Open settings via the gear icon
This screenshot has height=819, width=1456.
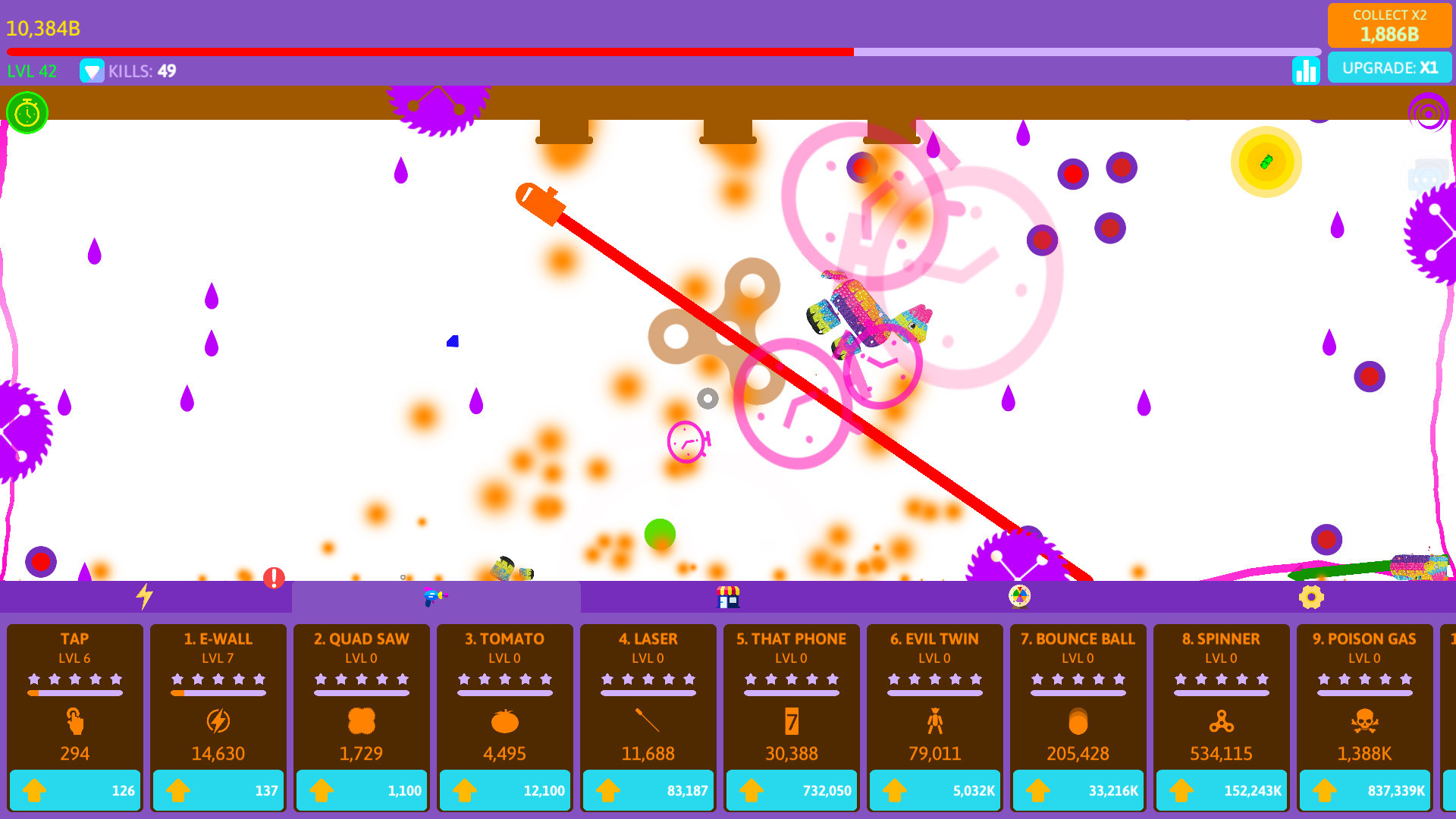[1311, 597]
